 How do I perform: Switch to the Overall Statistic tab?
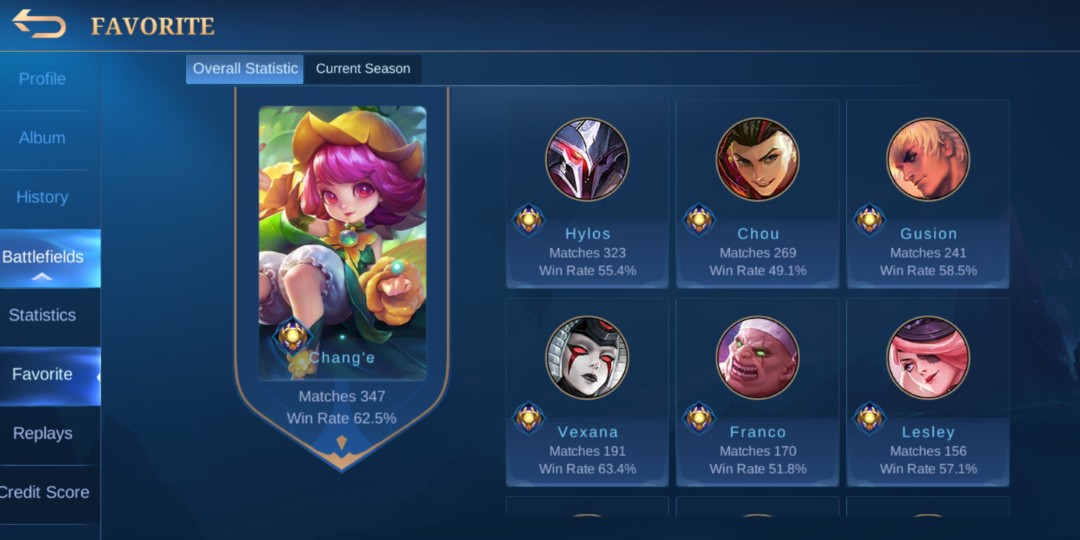click(x=245, y=69)
